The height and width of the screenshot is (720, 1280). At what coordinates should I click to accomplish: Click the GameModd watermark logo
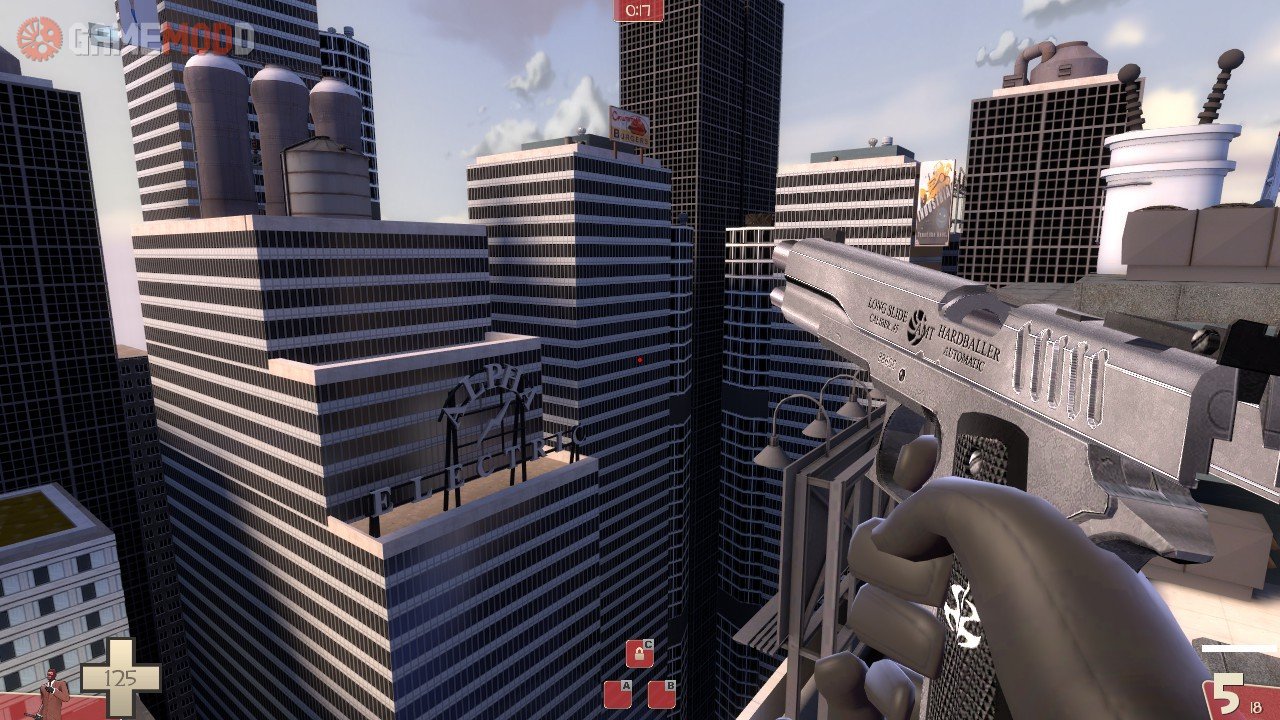click(x=135, y=38)
